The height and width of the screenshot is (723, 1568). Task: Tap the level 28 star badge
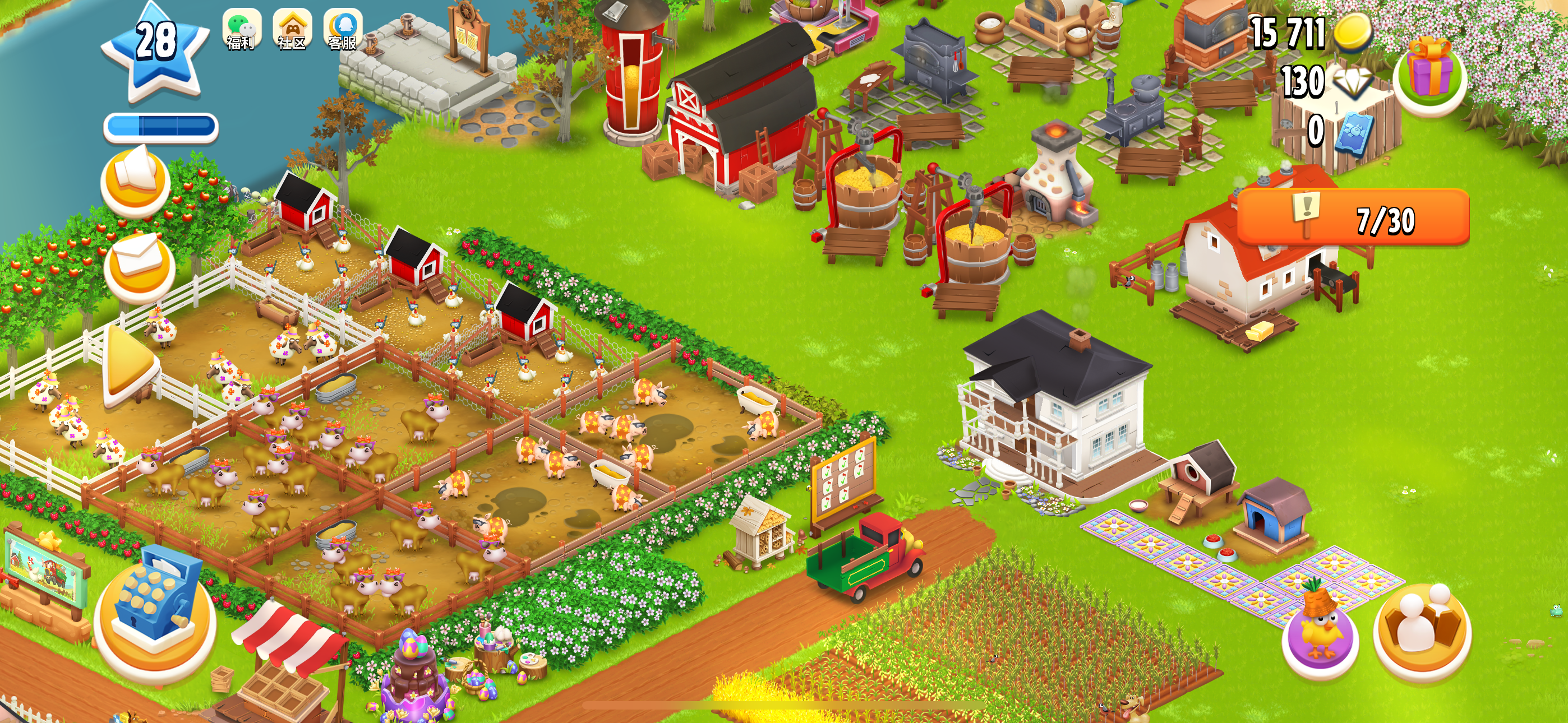tap(156, 50)
